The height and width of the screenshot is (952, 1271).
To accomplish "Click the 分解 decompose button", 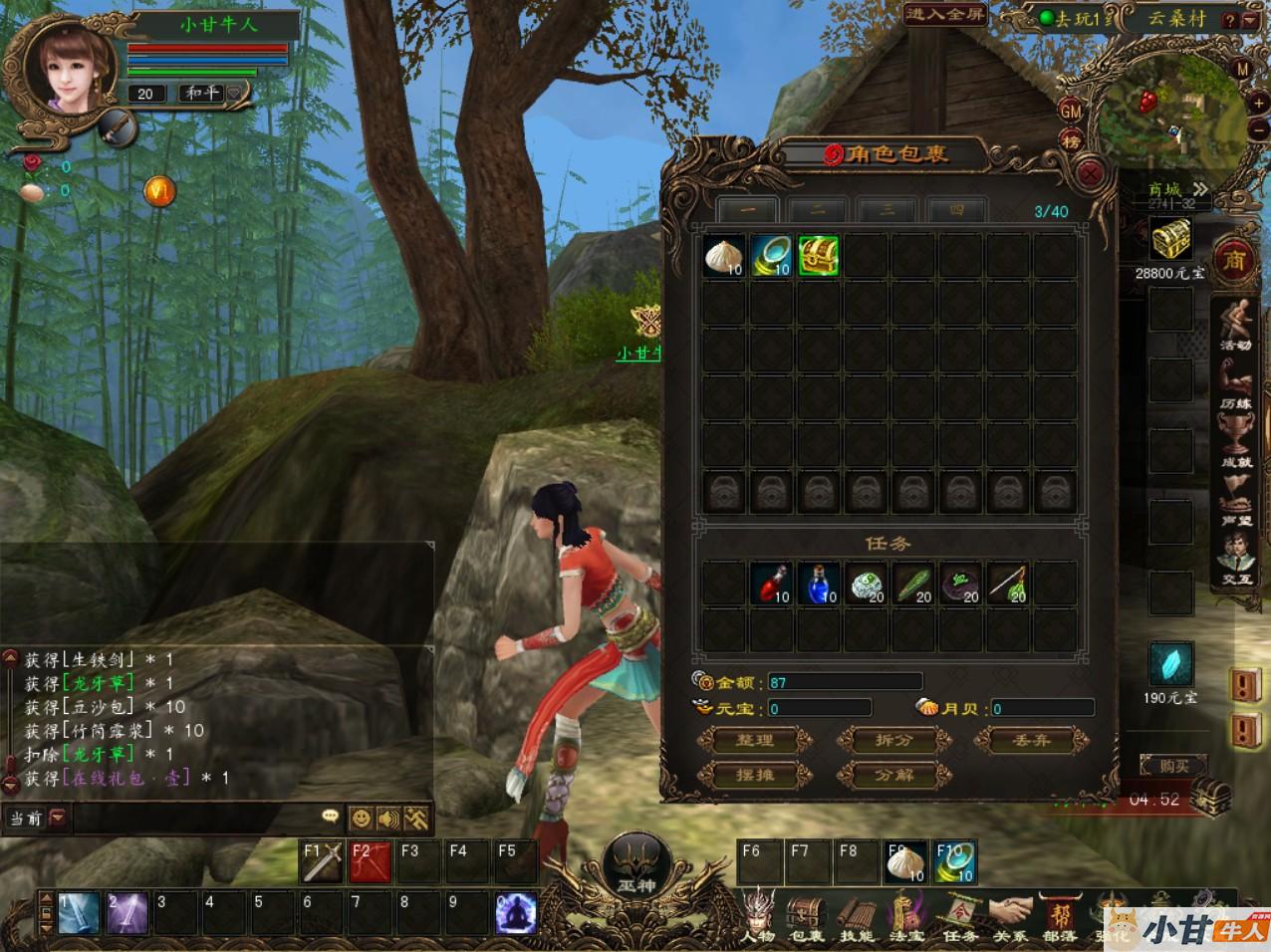I will (x=892, y=775).
